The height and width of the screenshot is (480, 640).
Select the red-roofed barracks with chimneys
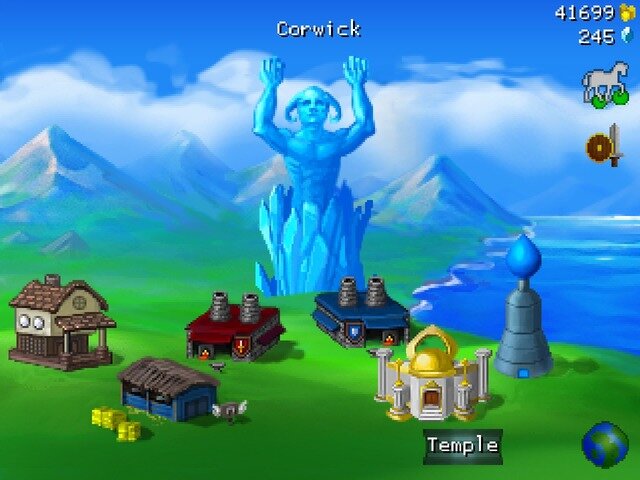tap(234, 328)
